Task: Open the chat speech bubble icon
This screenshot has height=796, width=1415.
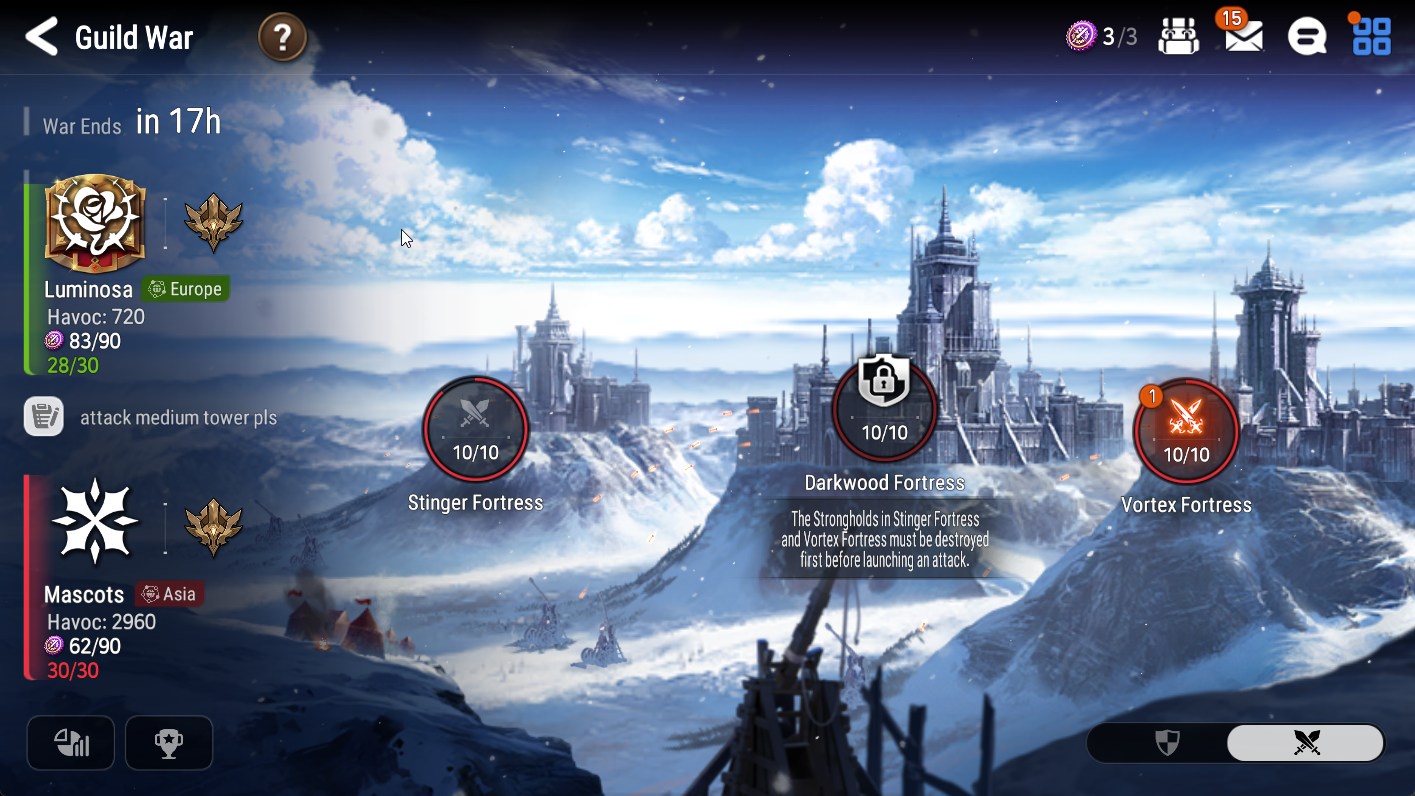Action: click(1306, 38)
